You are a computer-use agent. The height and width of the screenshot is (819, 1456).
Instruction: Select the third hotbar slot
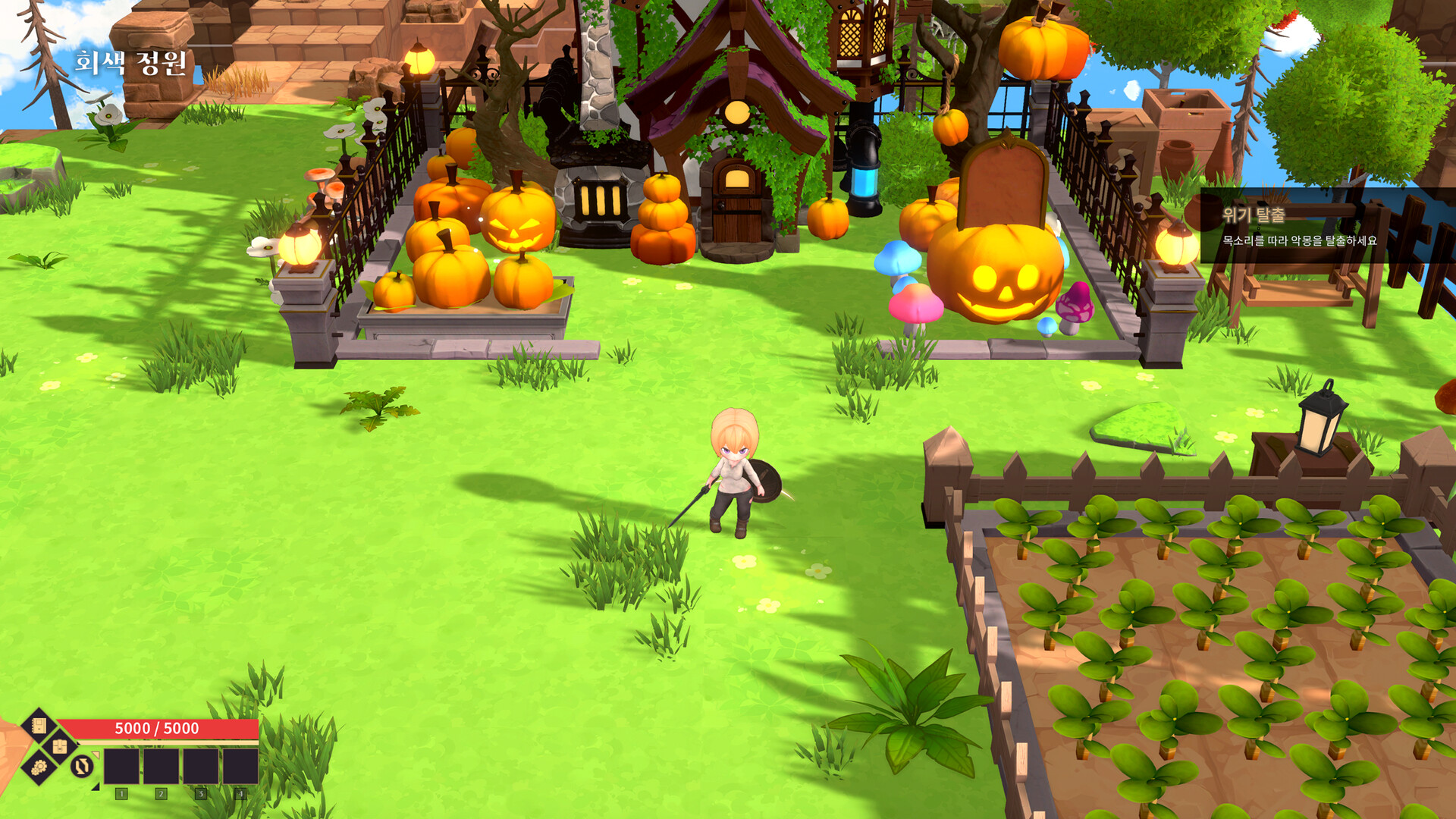click(x=202, y=766)
